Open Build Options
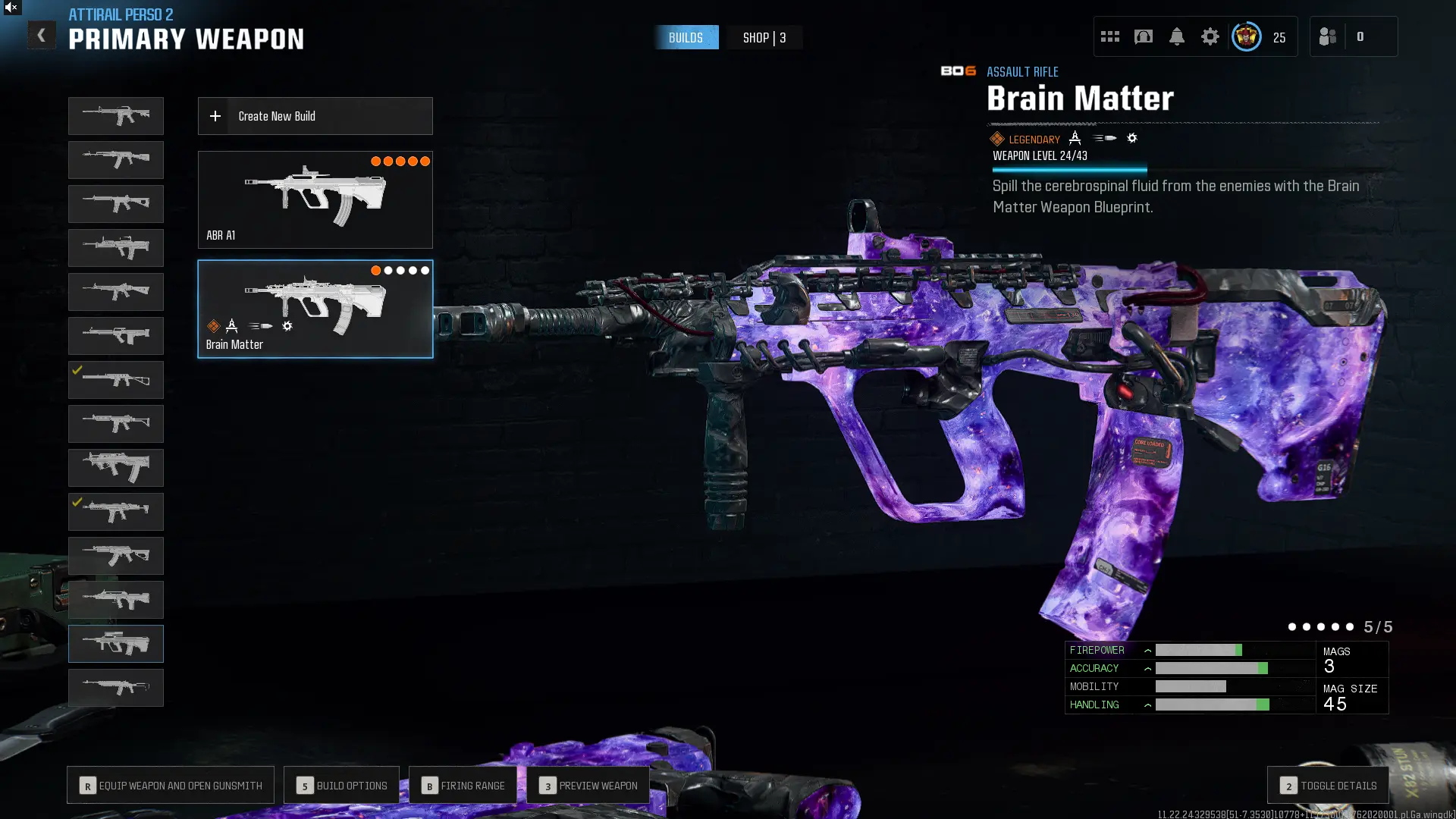The height and width of the screenshot is (819, 1456). [341, 786]
